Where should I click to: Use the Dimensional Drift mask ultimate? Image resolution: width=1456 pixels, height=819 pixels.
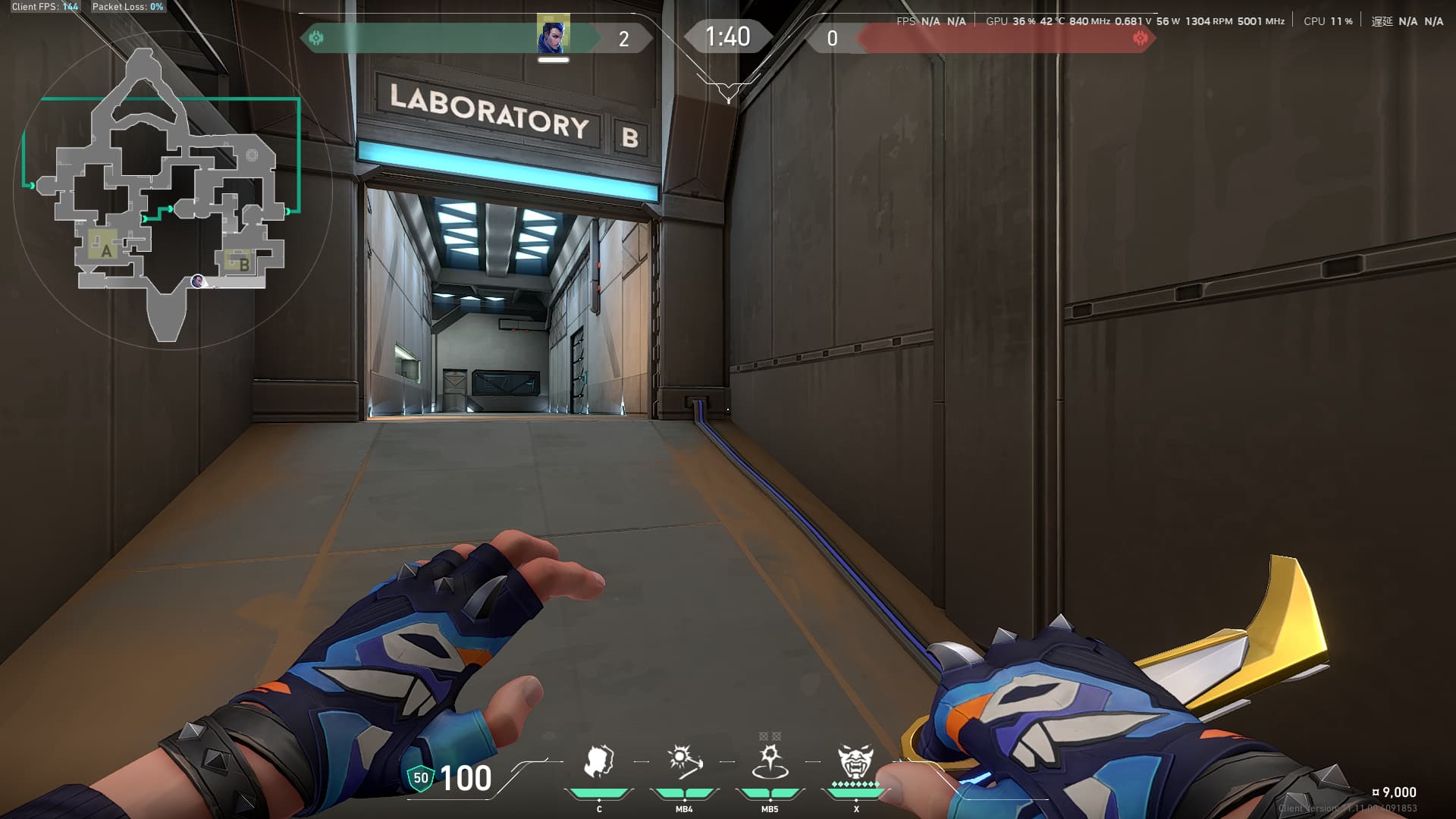pos(855,761)
